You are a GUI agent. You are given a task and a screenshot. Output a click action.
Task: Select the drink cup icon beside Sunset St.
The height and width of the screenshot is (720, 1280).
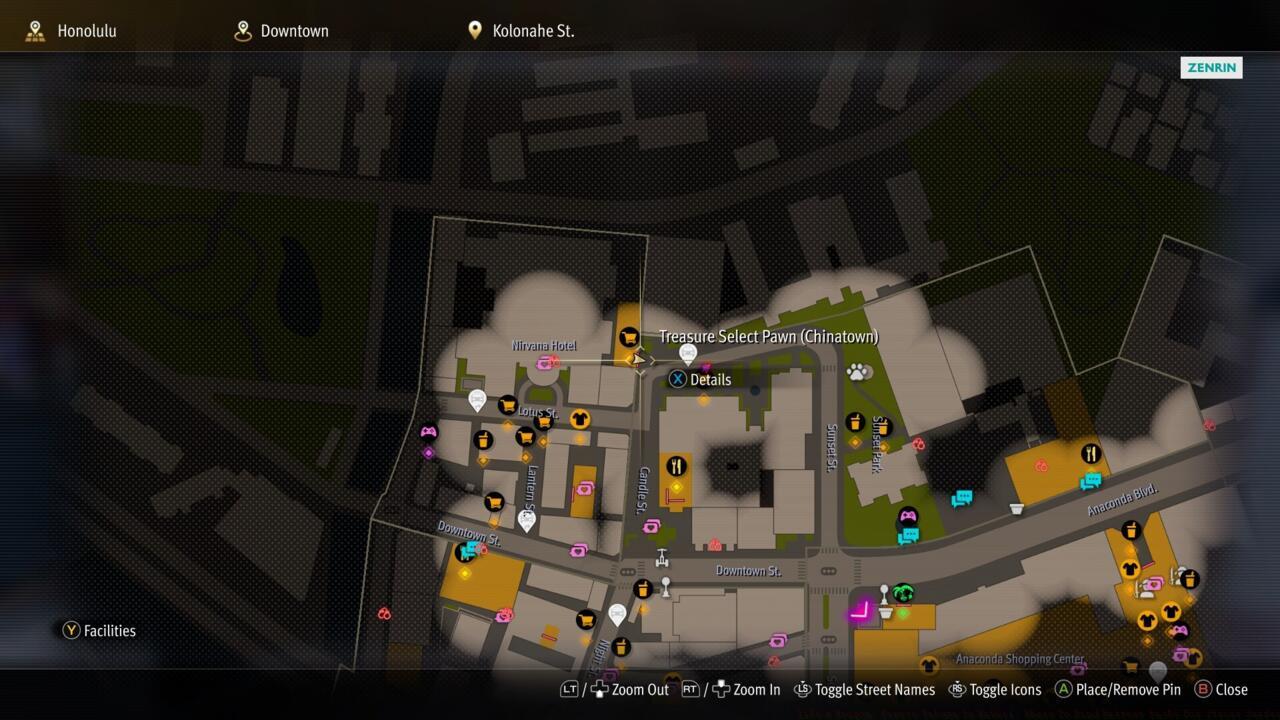point(854,423)
